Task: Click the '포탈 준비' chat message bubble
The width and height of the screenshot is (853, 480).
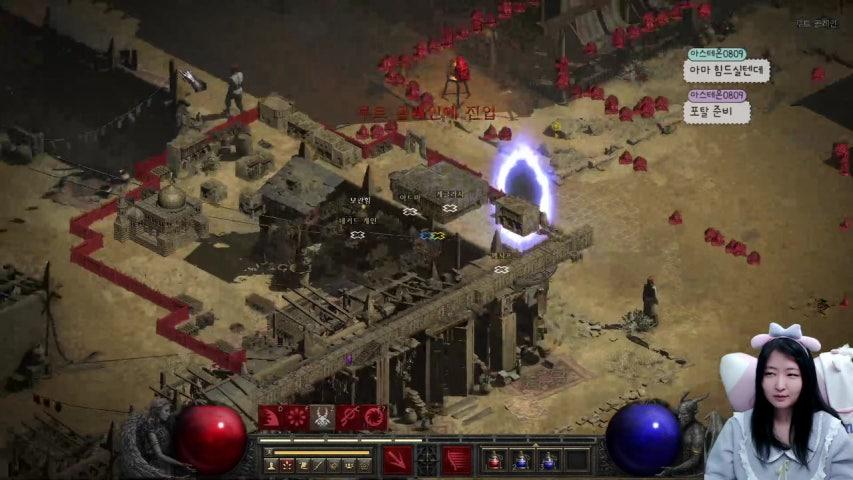Action: point(716,112)
